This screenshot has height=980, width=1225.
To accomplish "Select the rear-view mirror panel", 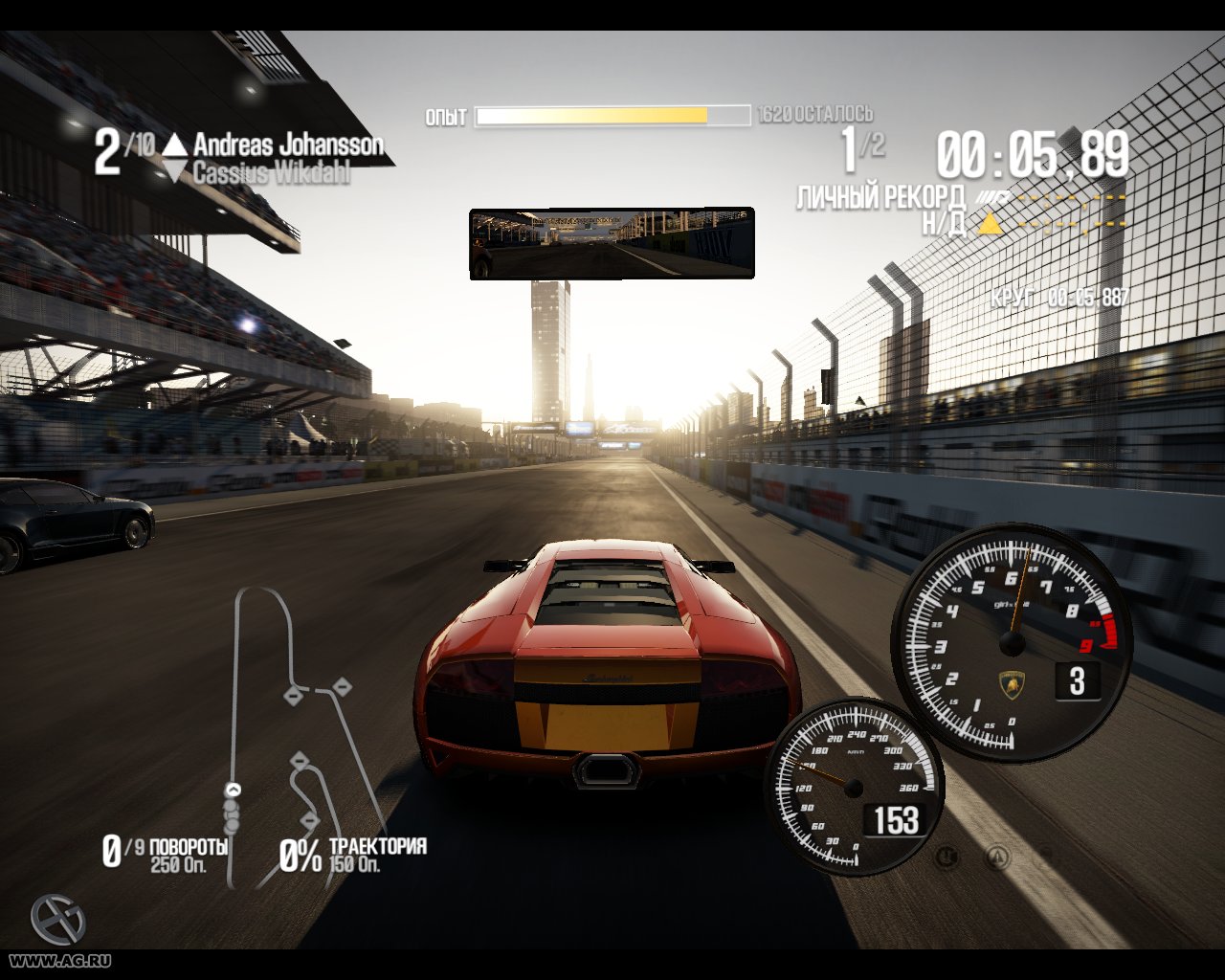I will [611, 242].
